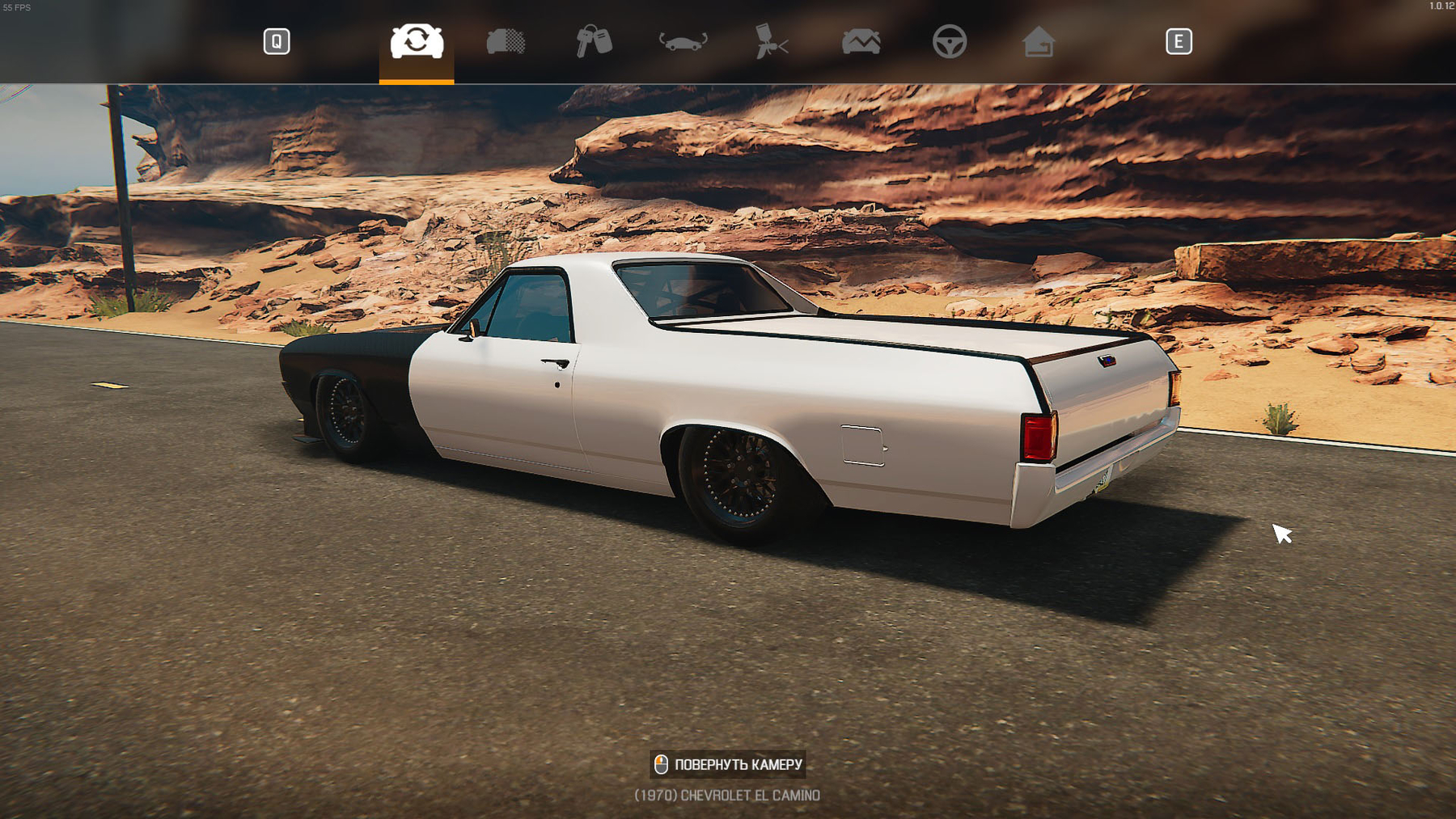Open the car body tuning tab

tap(683, 41)
